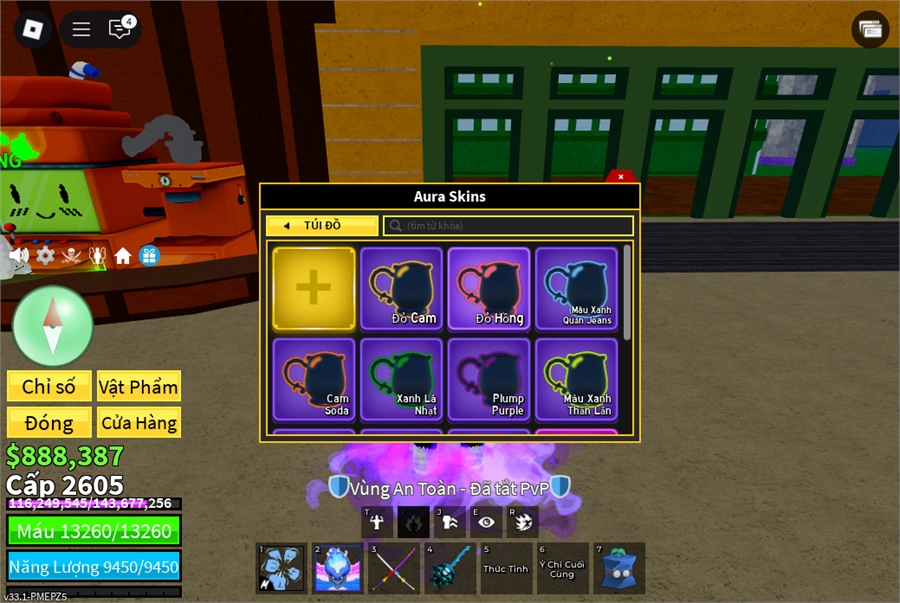Open the Cửa Hàng shop
This screenshot has width=900, height=603.
pos(138,423)
